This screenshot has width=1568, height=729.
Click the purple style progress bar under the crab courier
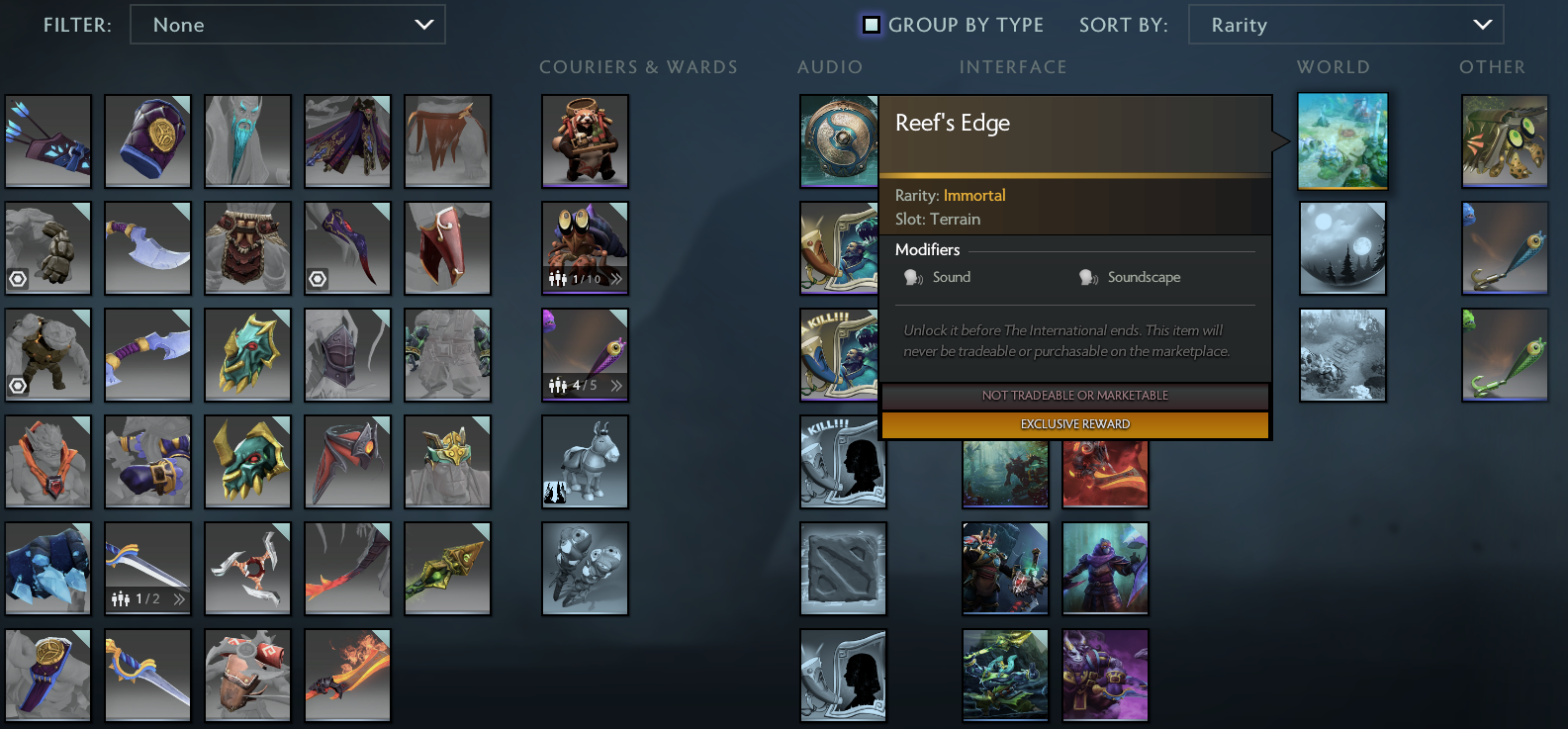point(584,293)
